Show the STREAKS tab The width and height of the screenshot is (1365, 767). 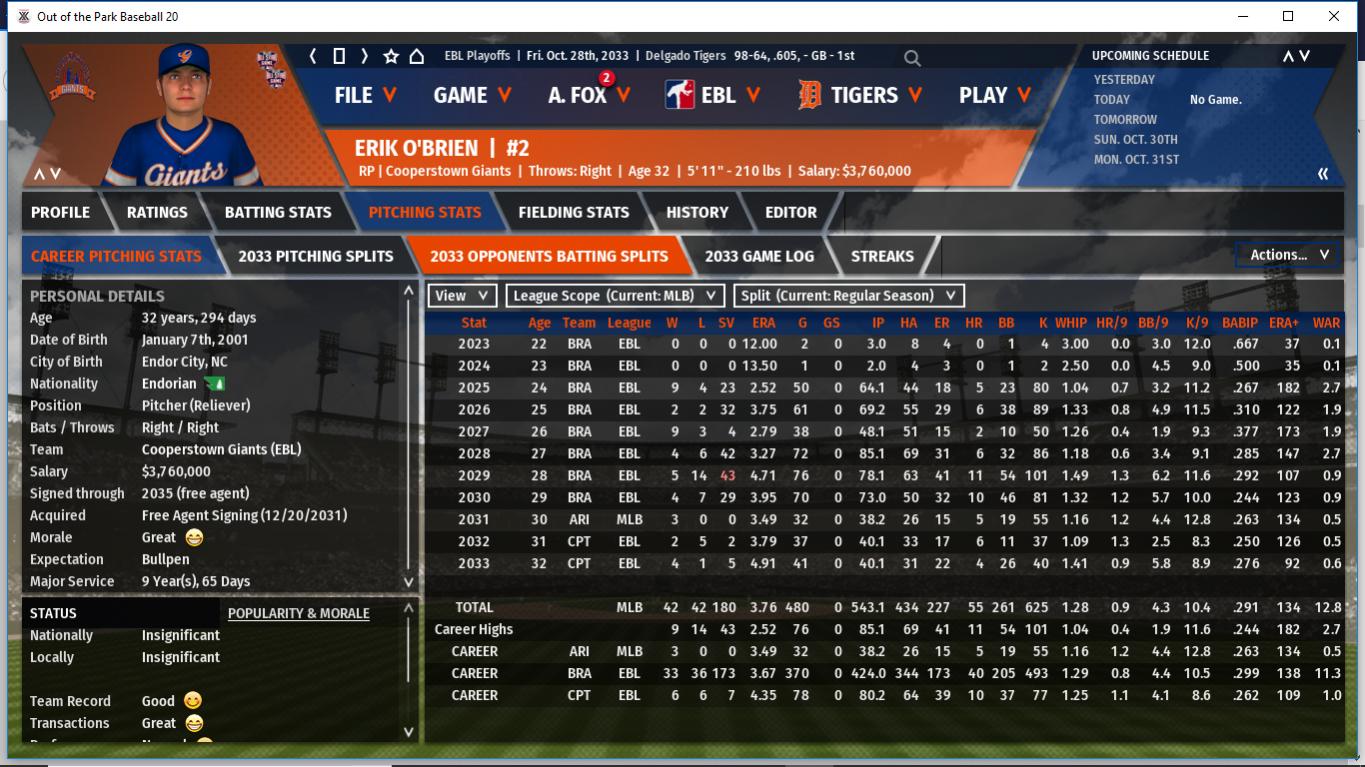coord(881,256)
